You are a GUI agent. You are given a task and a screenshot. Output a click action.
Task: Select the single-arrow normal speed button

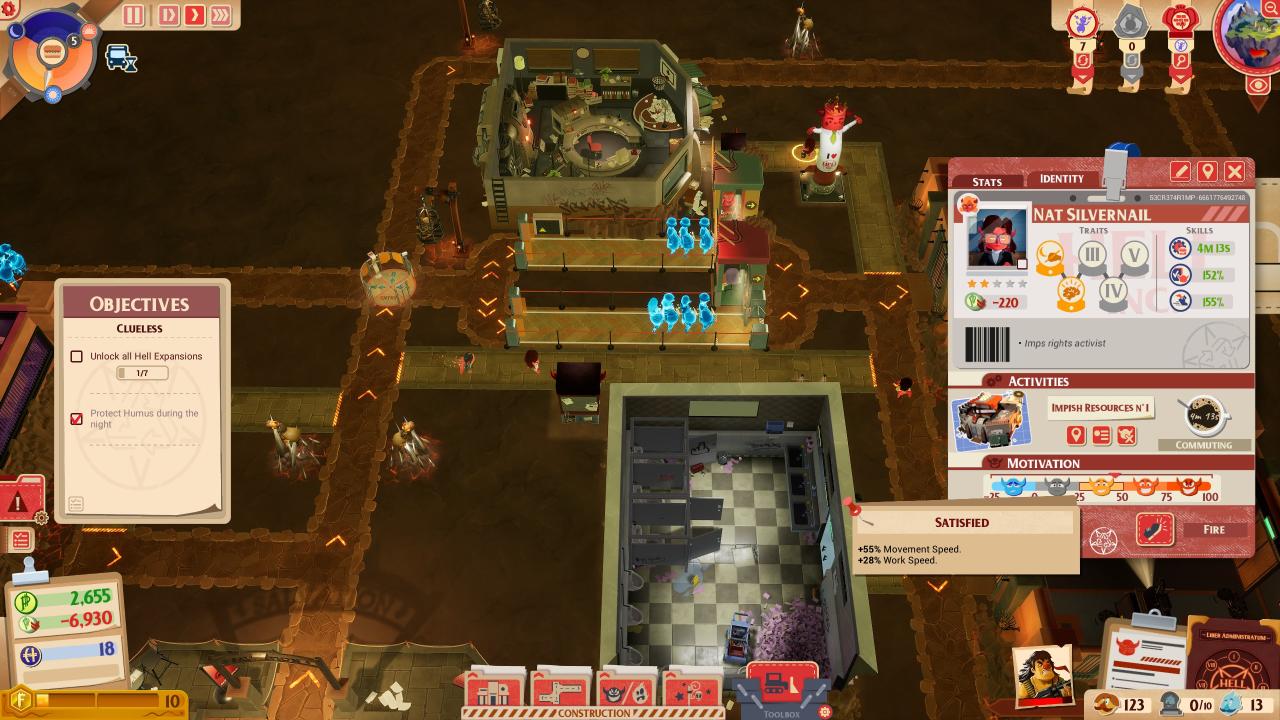[x=193, y=15]
